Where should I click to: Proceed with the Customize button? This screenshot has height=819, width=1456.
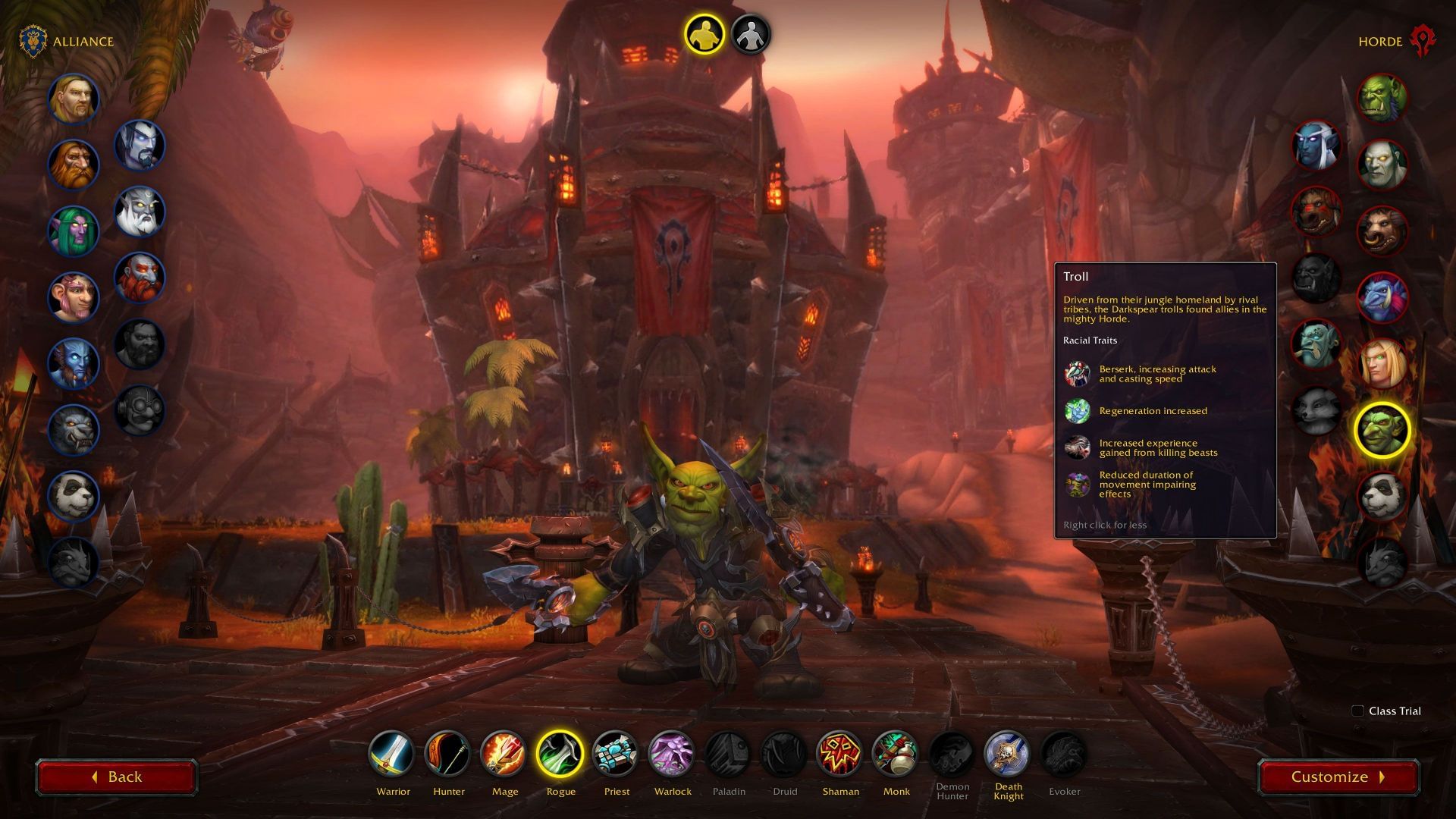(1338, 777)
